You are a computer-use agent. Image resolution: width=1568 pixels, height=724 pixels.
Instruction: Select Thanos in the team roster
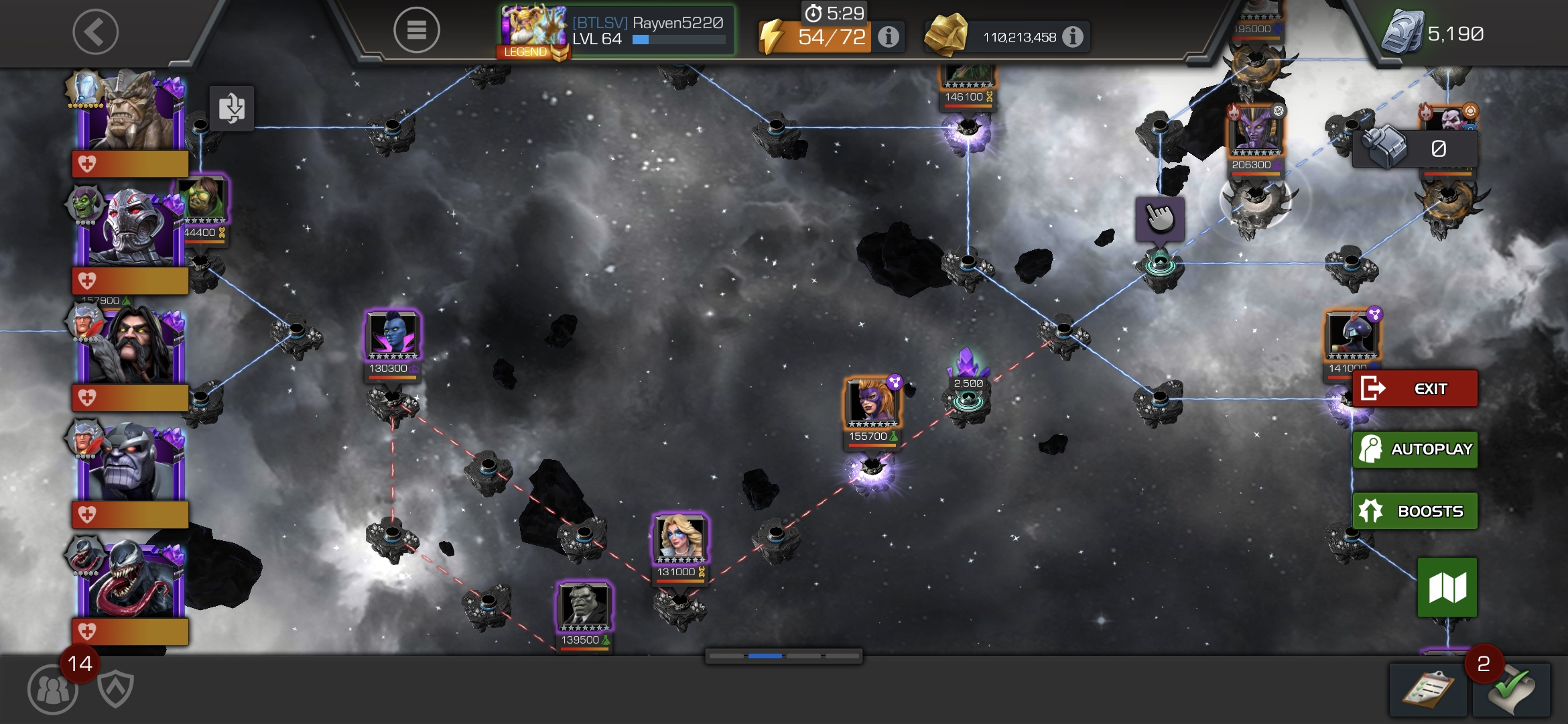(x=131, y=463)
